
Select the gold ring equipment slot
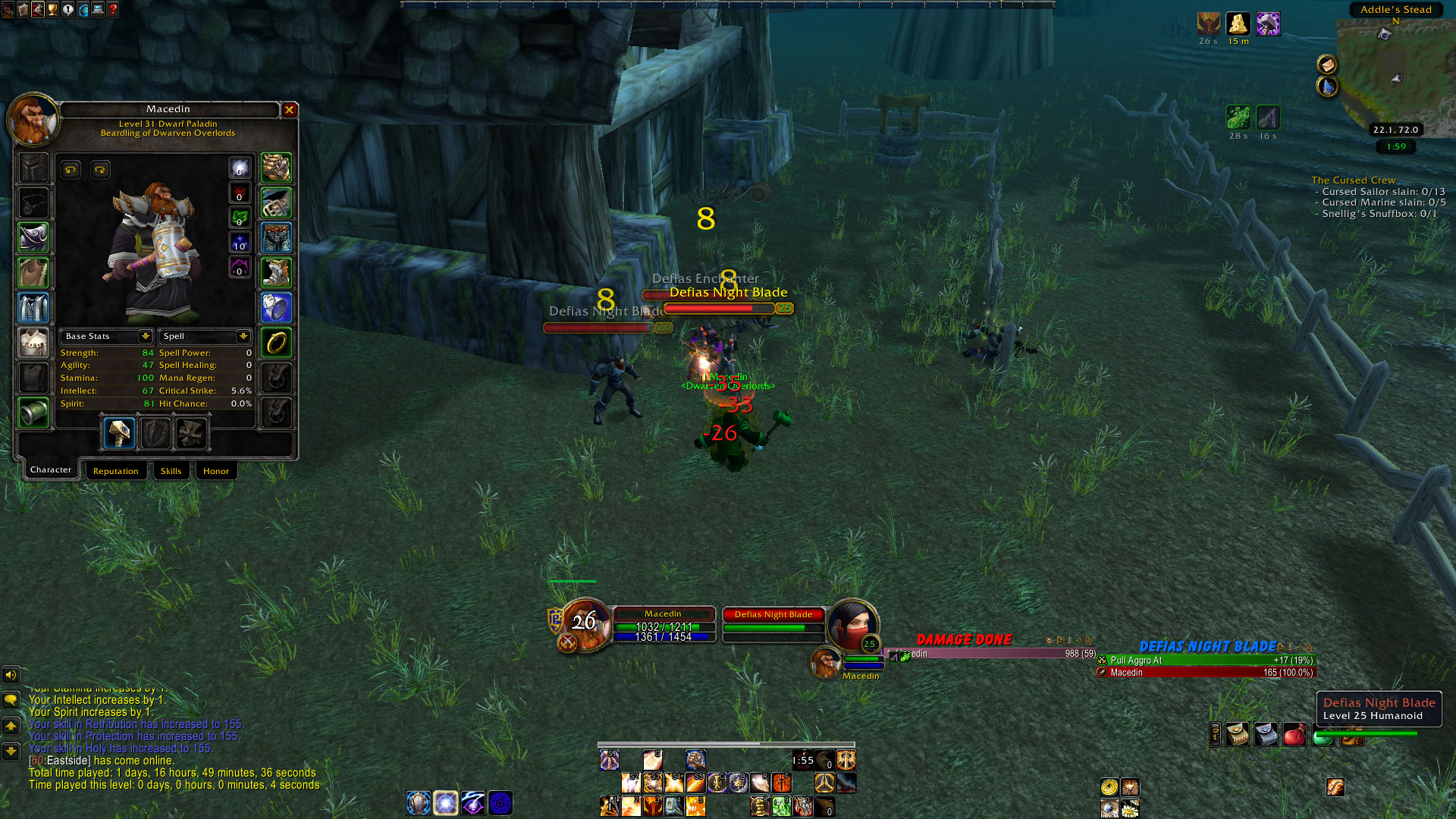click(x=277, y=343)
